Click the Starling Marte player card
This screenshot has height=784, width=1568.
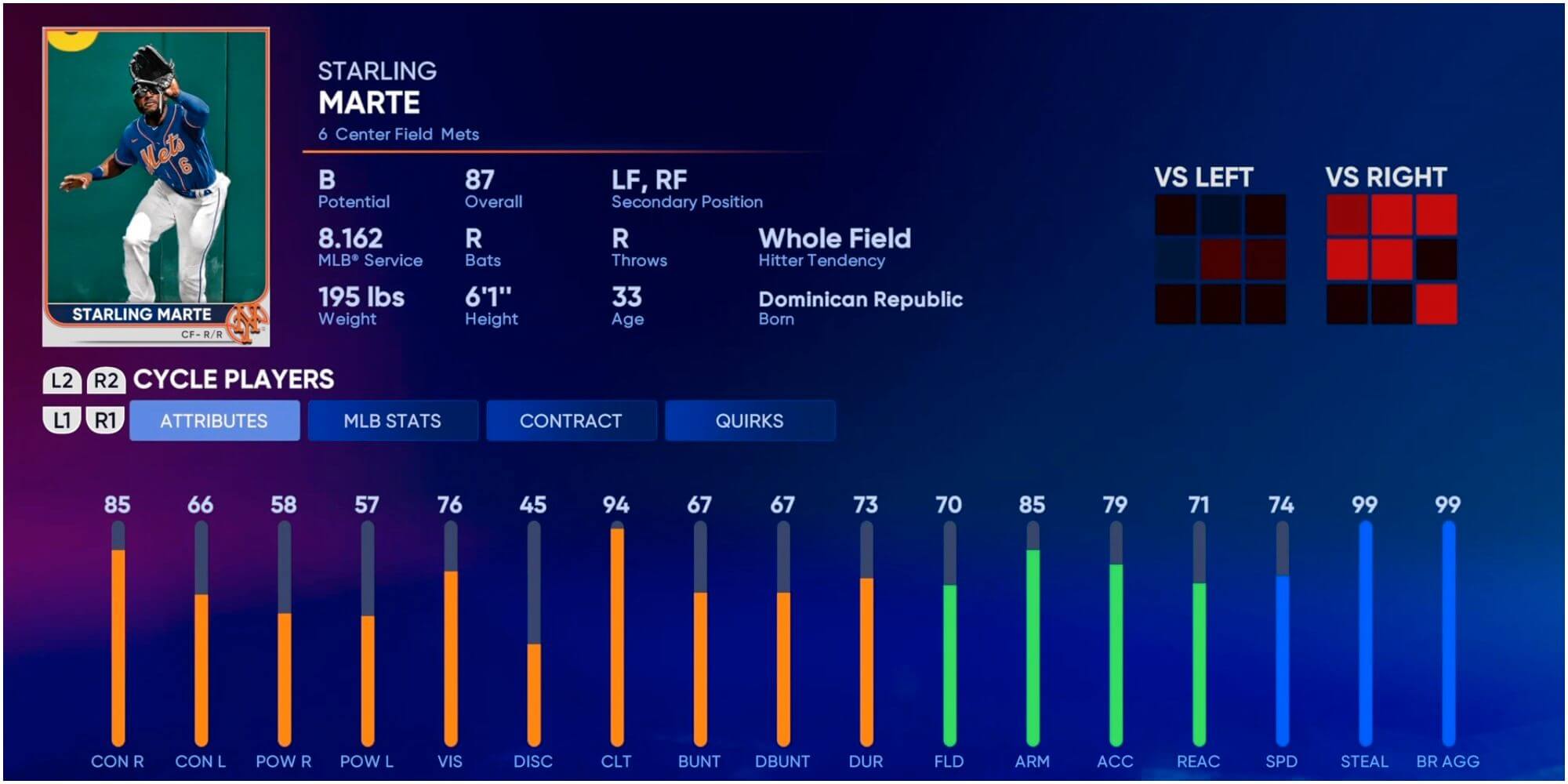tap(156, 187)
